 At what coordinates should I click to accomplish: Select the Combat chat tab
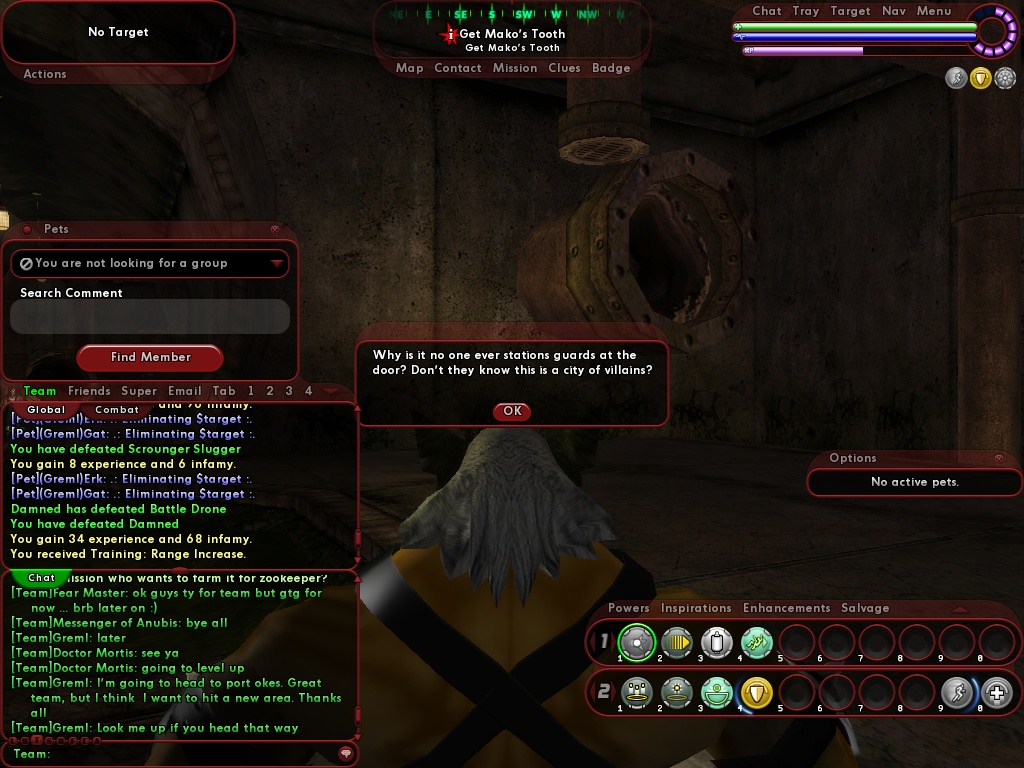[x=117, y=409]
